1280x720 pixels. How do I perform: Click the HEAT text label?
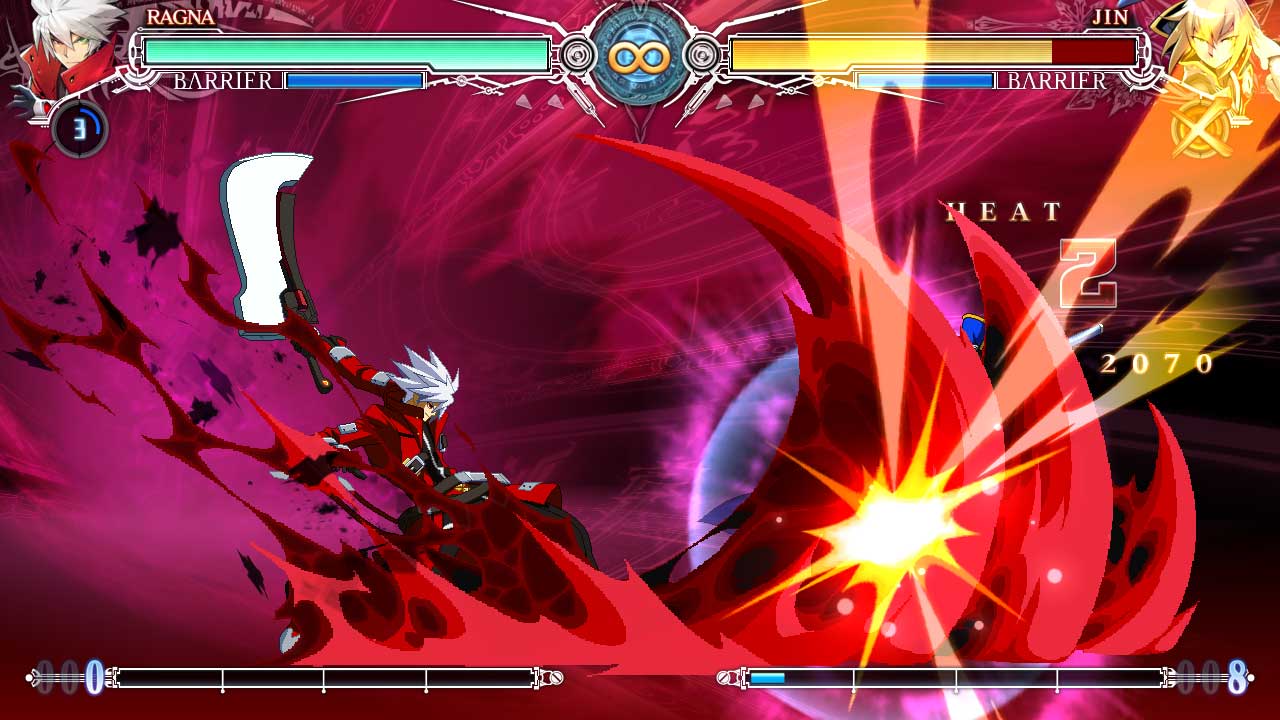(x=1000, y=212)
